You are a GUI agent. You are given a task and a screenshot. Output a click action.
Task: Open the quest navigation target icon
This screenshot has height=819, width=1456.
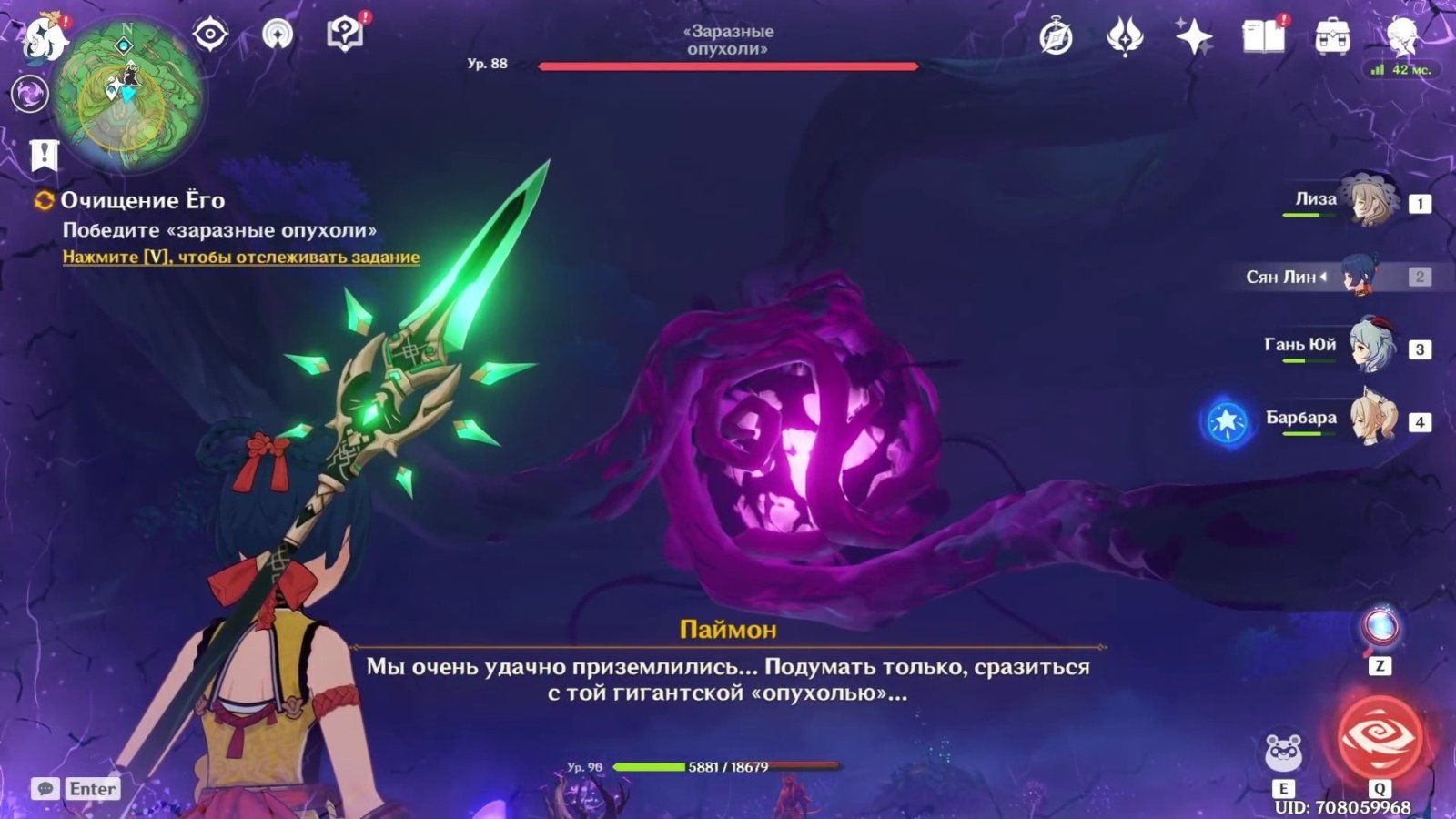point(210,35)
